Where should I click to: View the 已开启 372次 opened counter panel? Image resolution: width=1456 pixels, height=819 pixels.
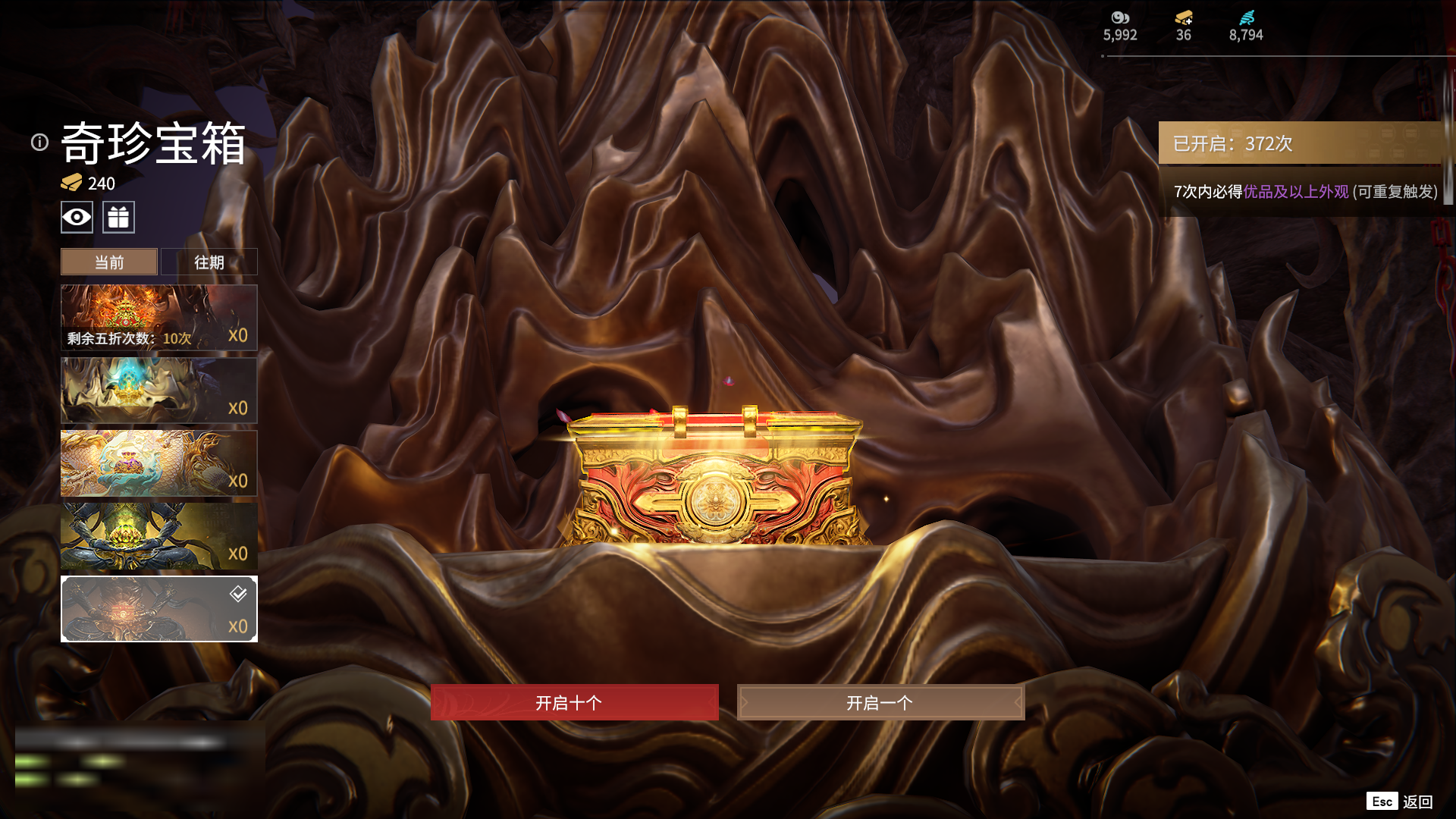[1299, 143]
